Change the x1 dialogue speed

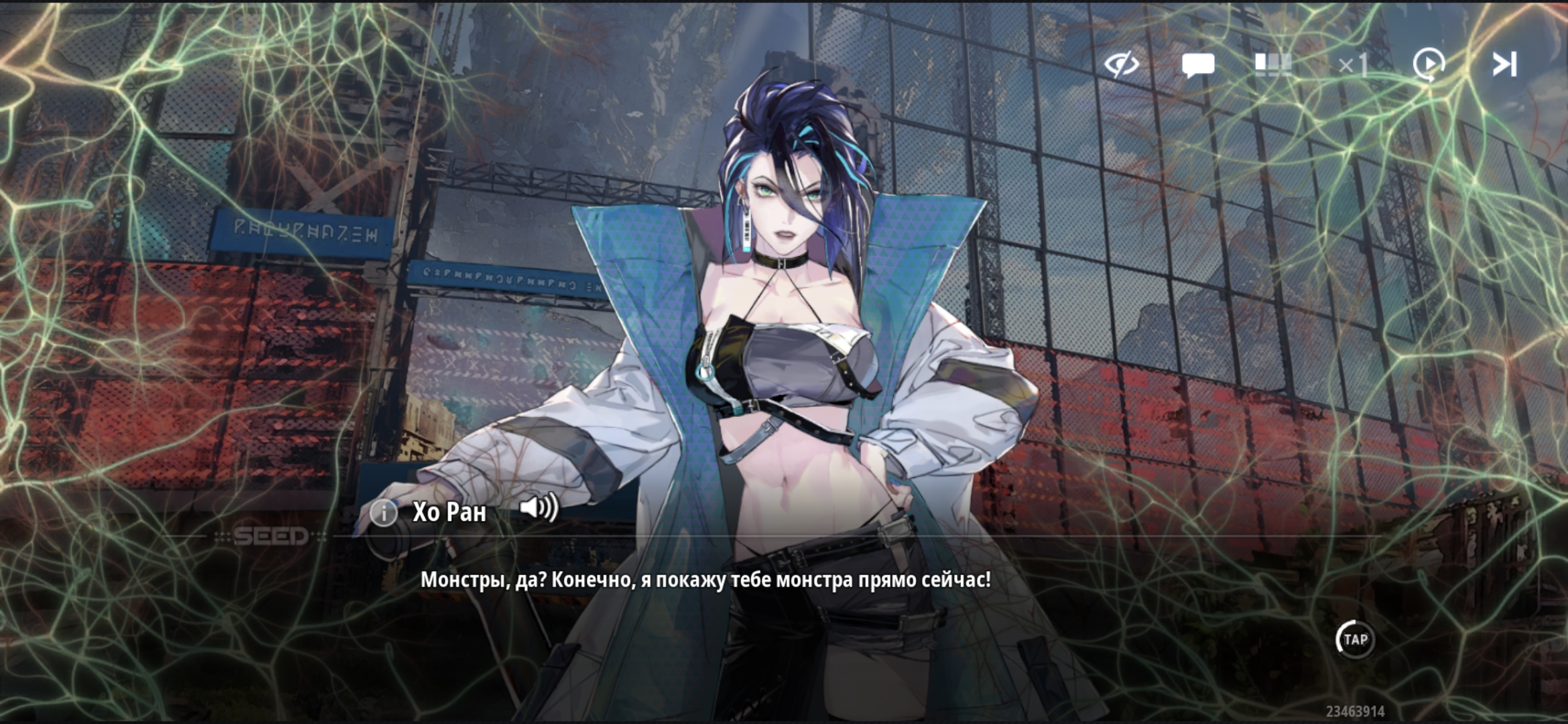pyautogui.click(x=1353, y=65)
